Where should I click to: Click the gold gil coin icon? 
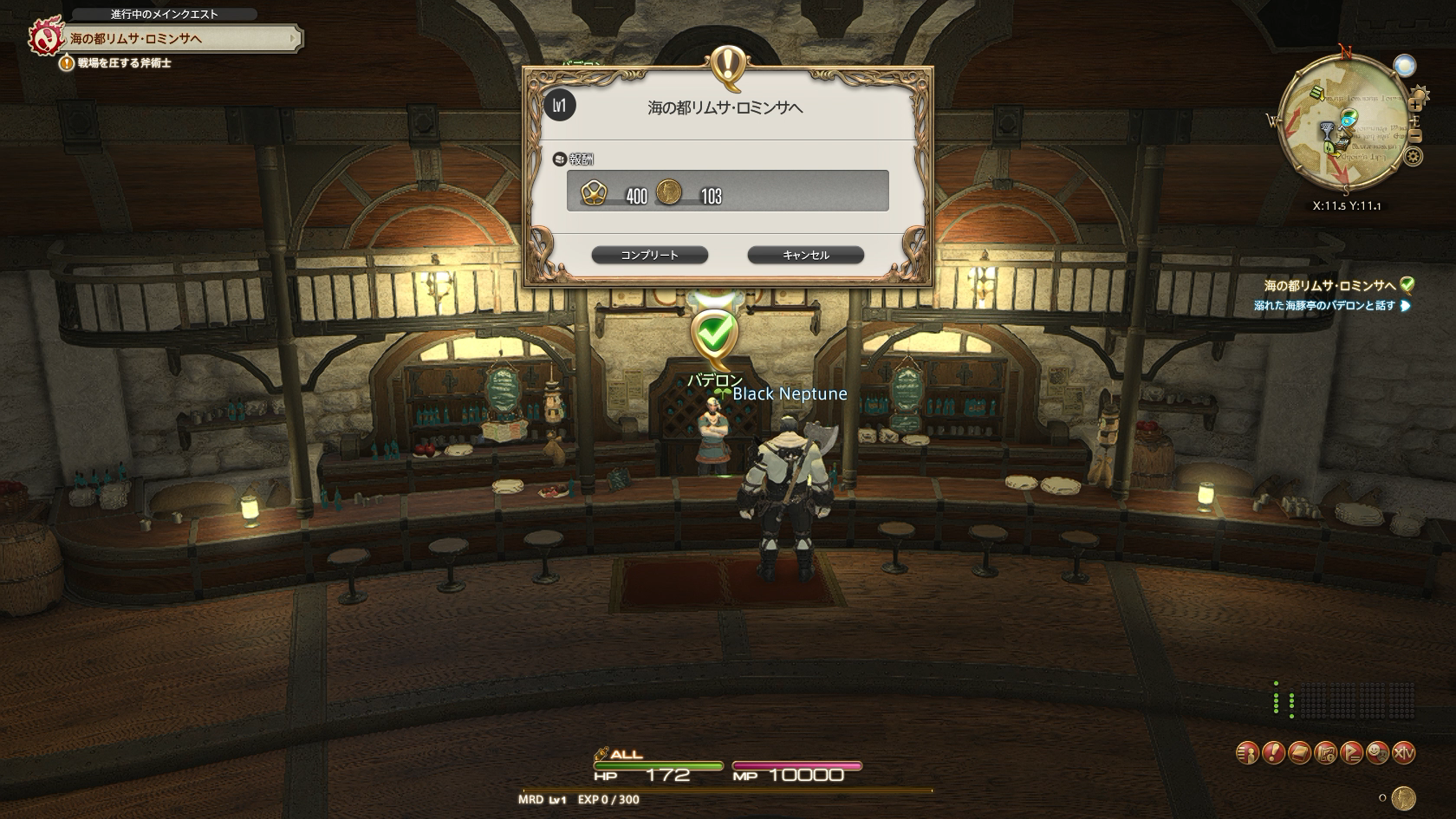coord(1404,797)
